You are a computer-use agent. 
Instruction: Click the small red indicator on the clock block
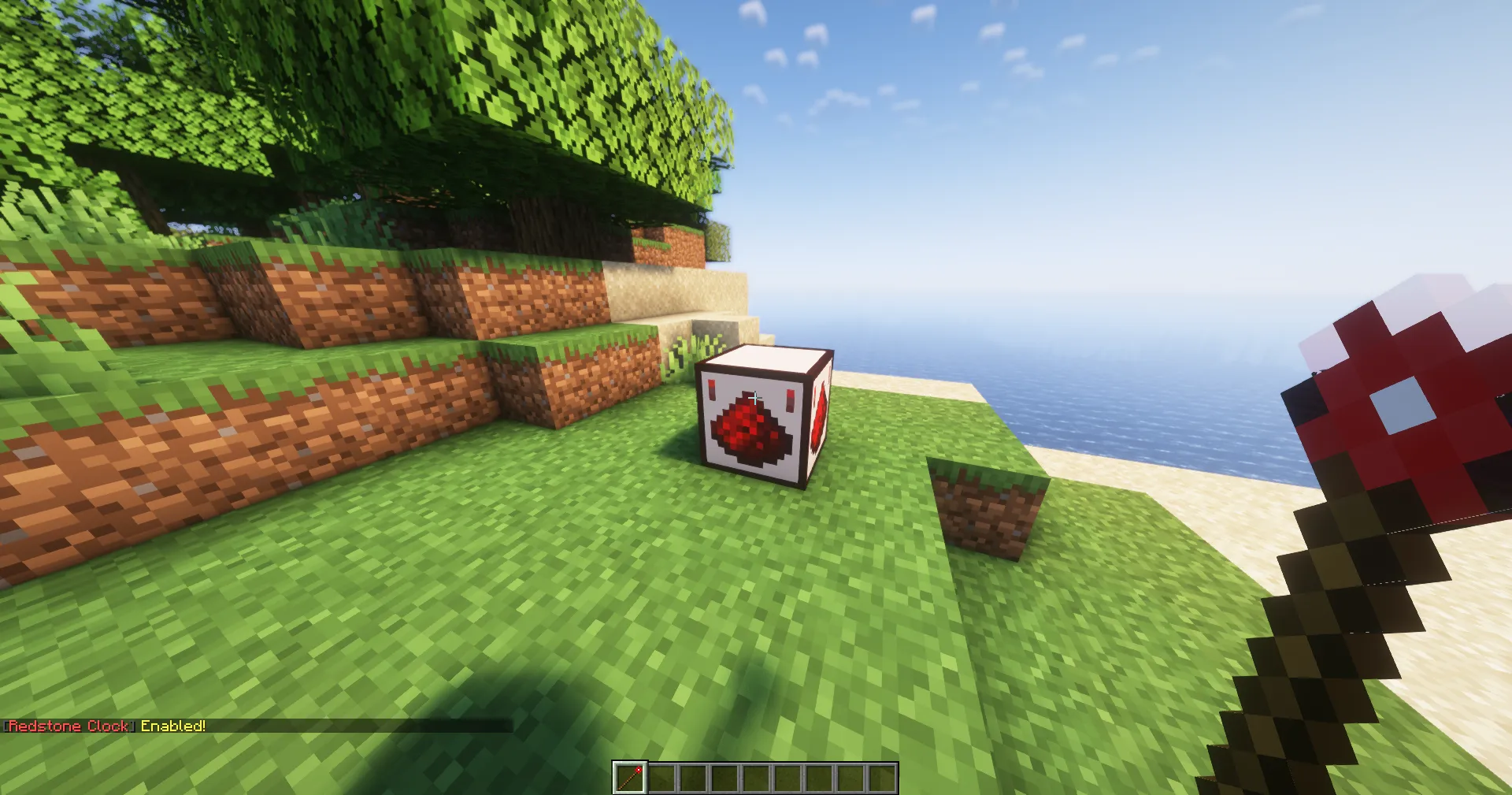(x=711, y=388)
